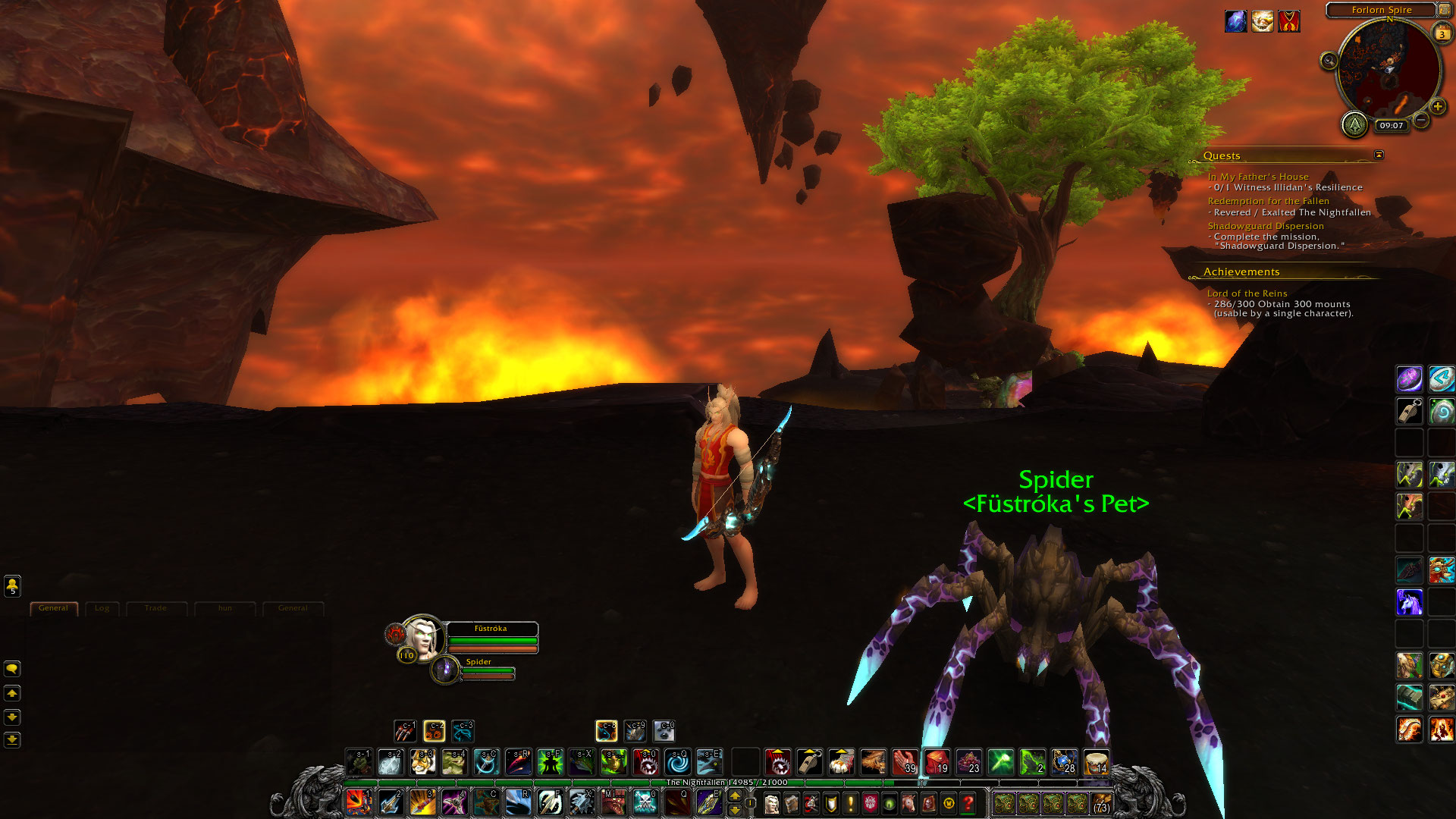Switch to the Log chat tab

(x=102, y=608)
